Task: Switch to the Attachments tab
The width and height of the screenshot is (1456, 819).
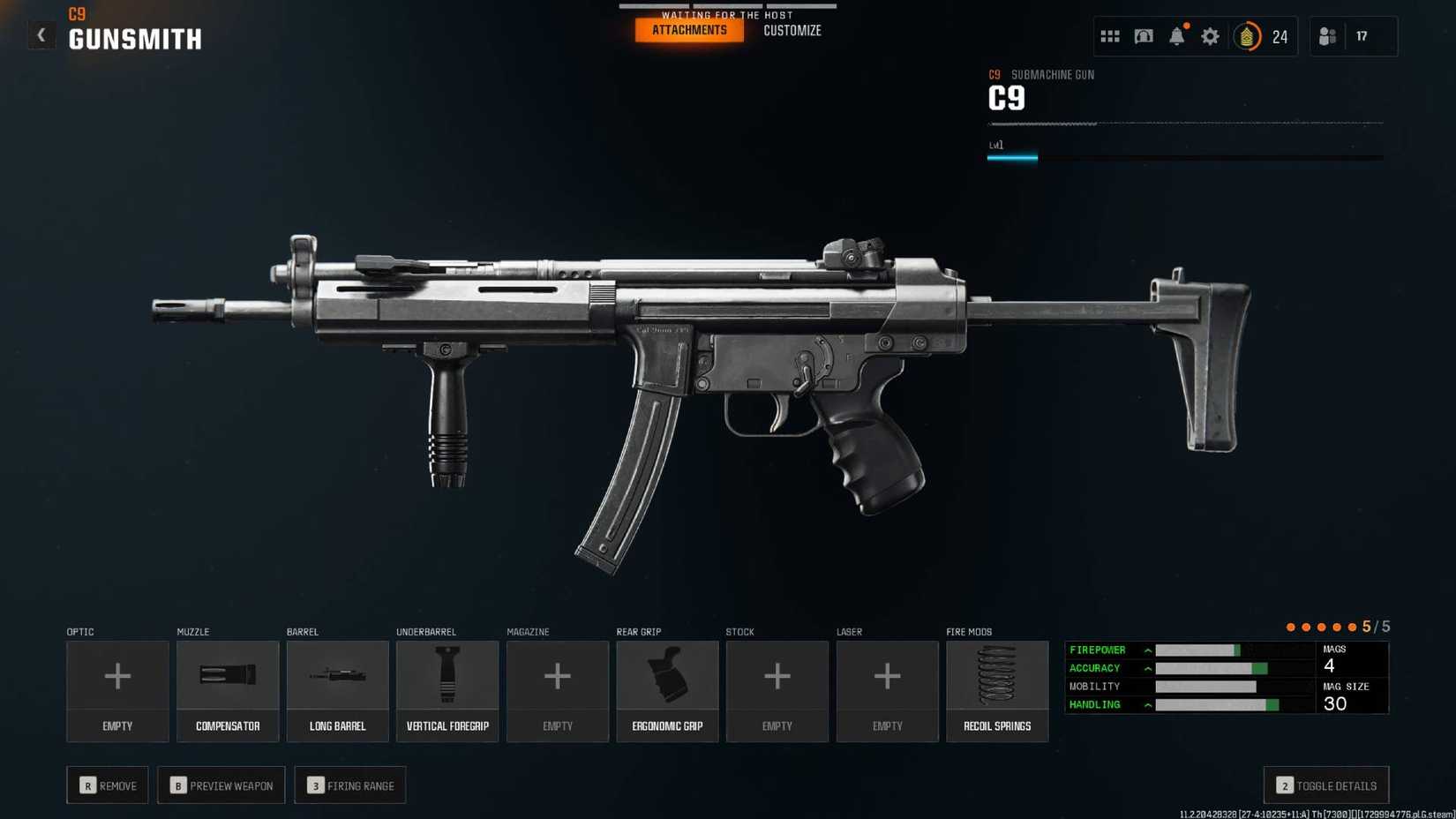Action: [688, 29]
